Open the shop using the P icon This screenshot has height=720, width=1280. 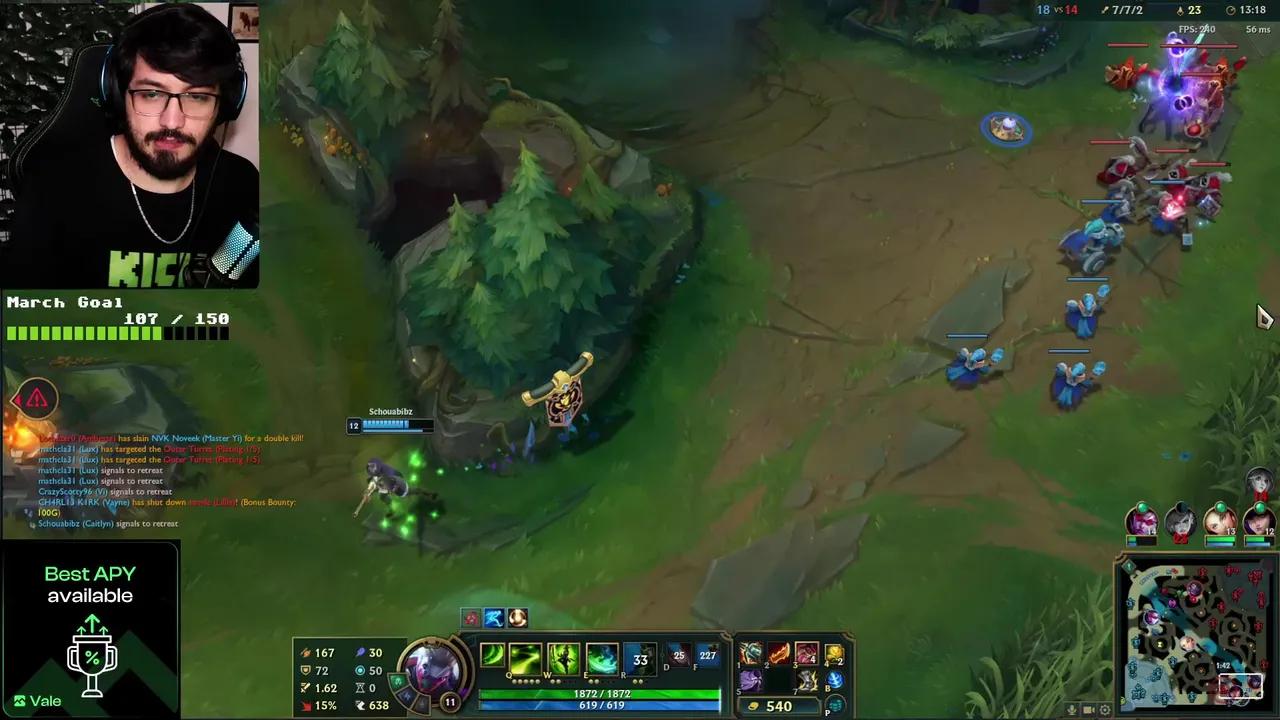pyautogui.click(x=833, y=705)
